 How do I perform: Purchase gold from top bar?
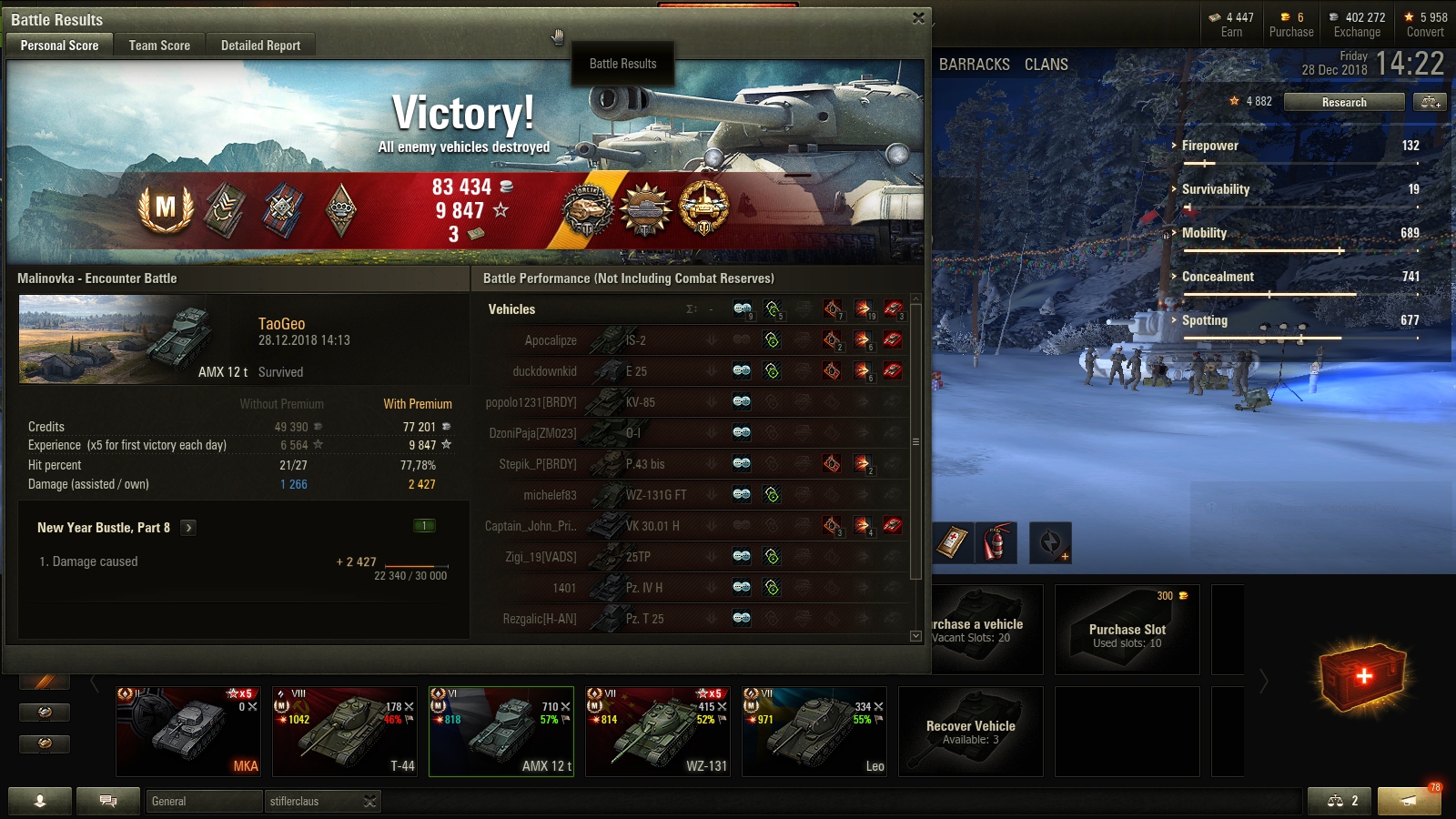pyautogui.click(x=1291, y=25)
